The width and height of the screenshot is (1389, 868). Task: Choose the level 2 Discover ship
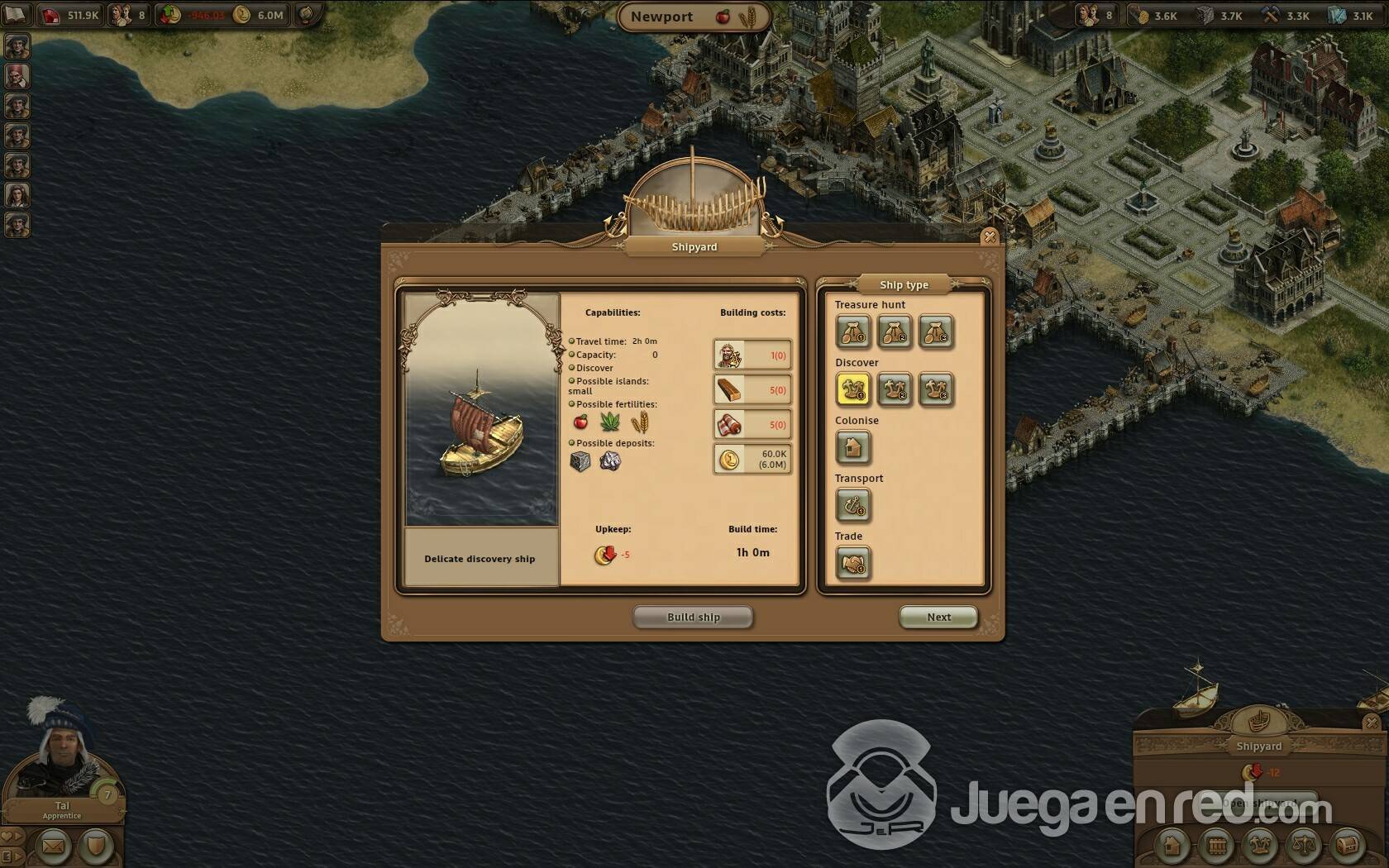tap(895, 389)
